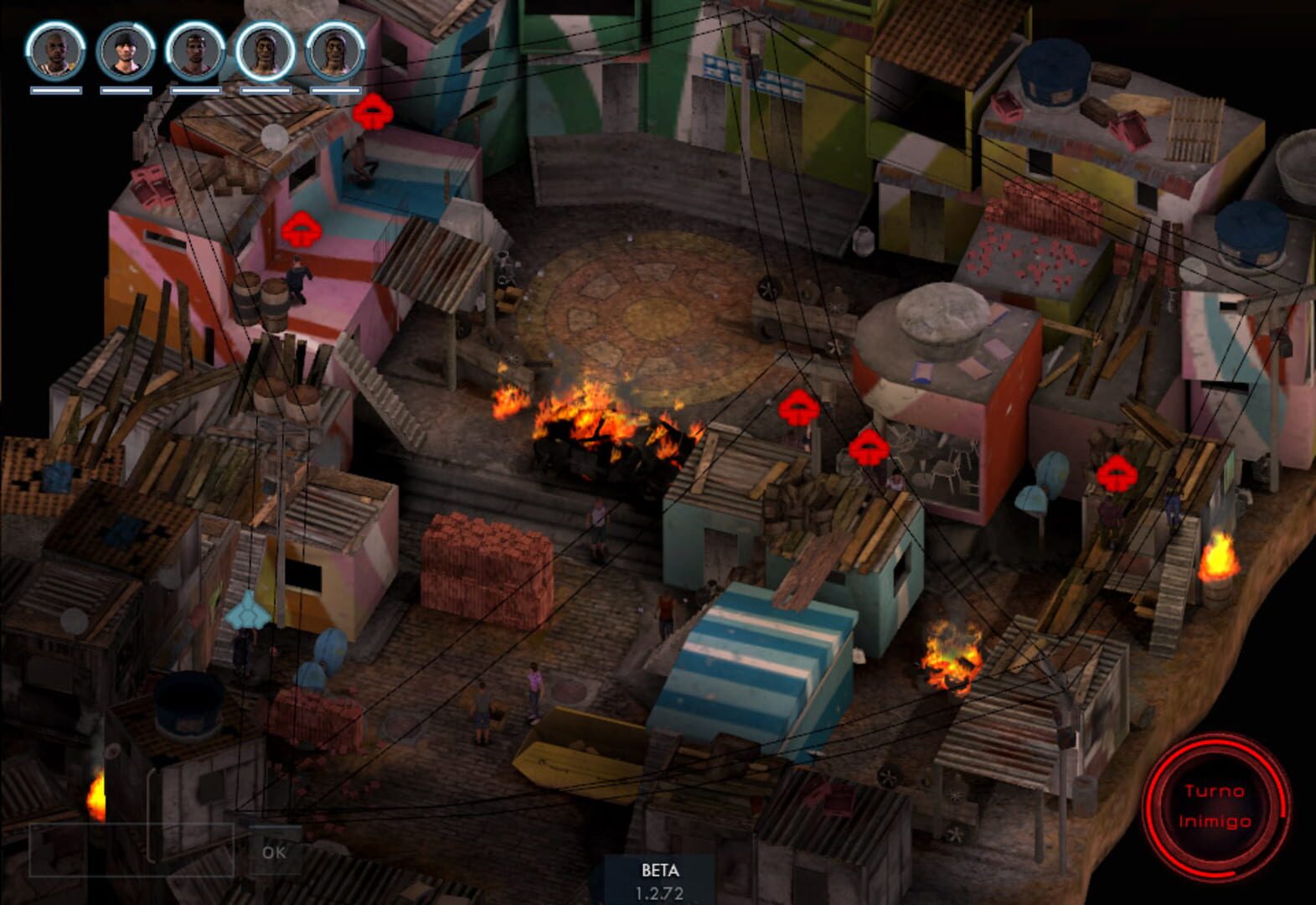Select the bald squad member's portrait
The height and width of the screenshot is (905, 1316).
(x=55, y=52)
